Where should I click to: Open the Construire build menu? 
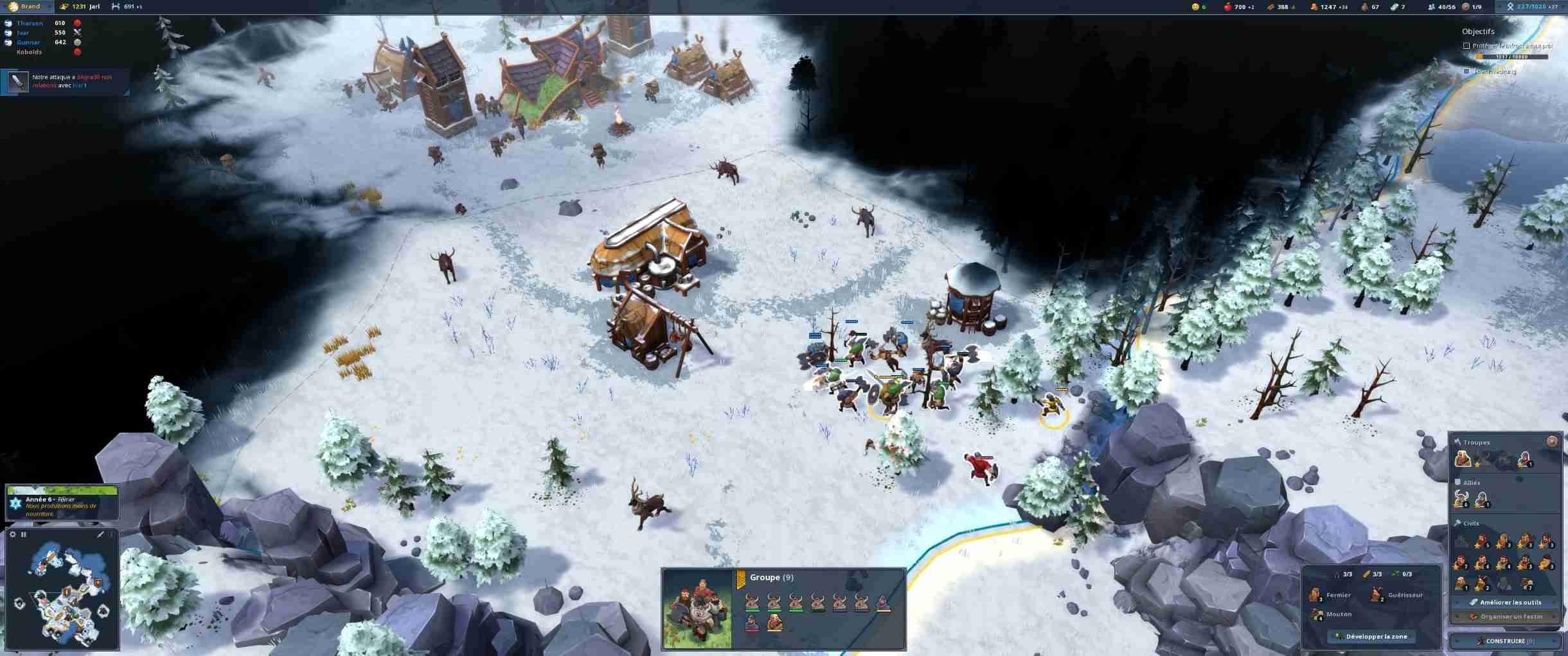click(1505, 641)
